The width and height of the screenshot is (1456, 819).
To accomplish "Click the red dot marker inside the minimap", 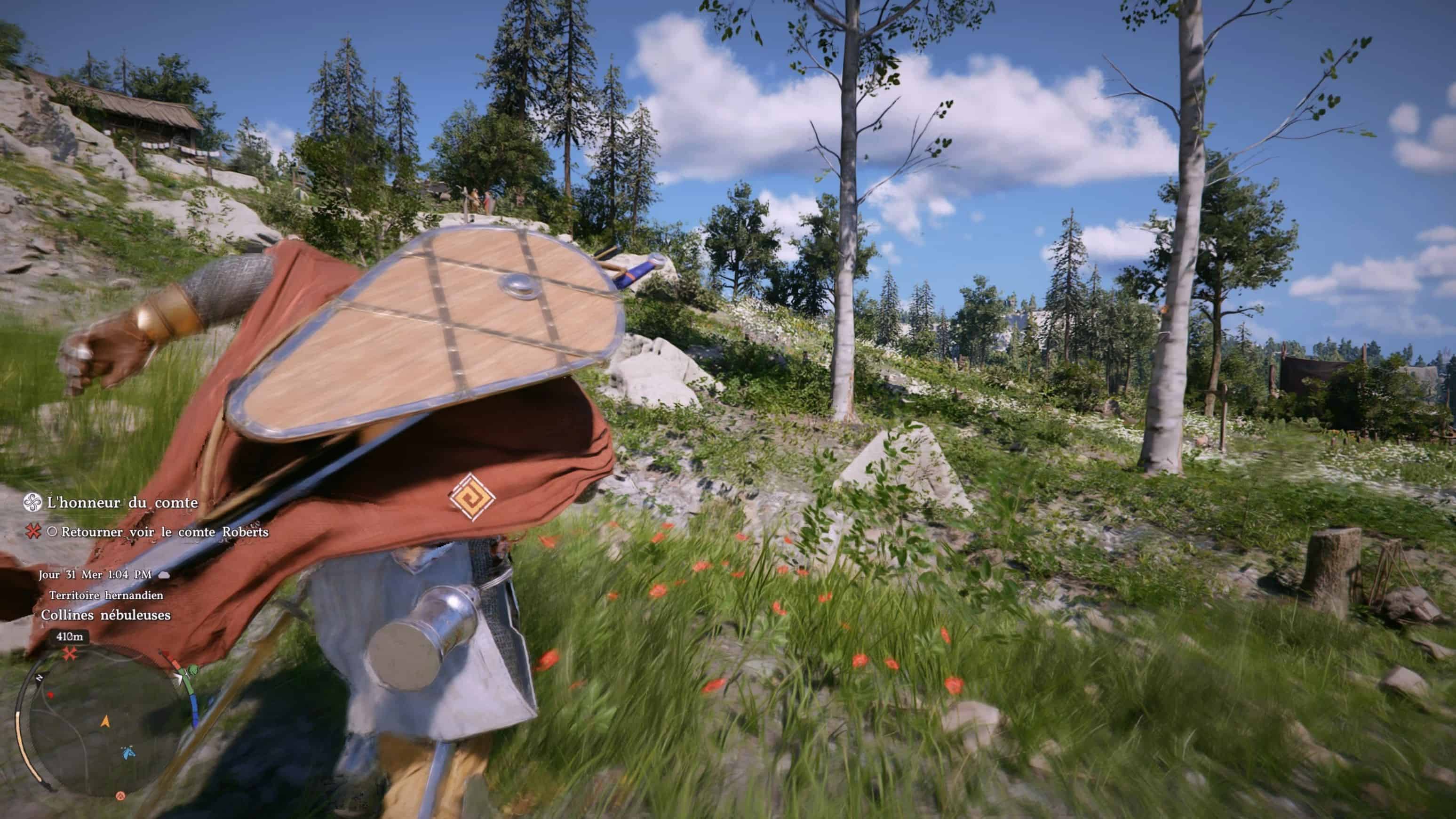I will point(51,696).
